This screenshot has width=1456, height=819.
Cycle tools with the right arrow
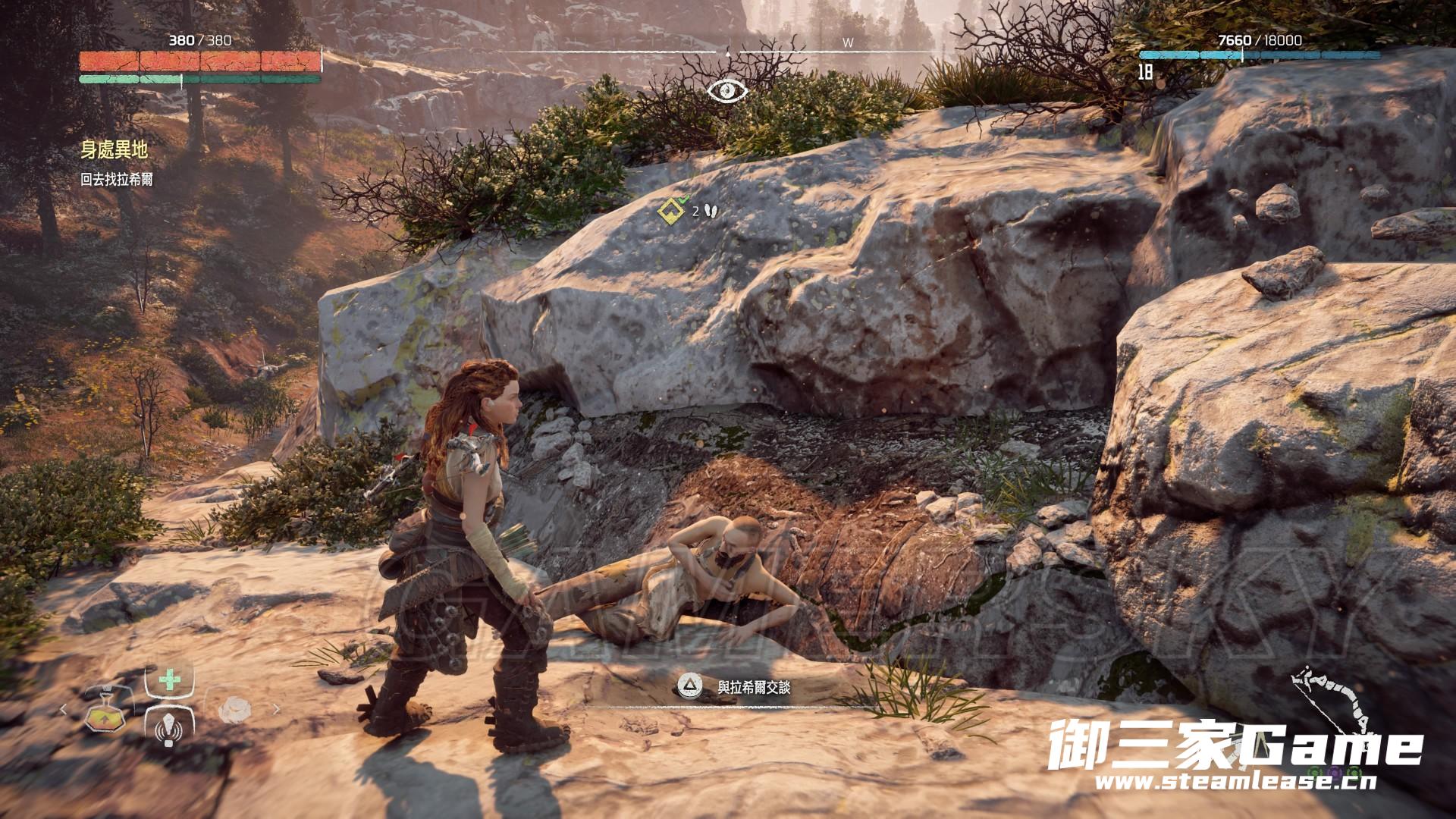click(276, 710)
